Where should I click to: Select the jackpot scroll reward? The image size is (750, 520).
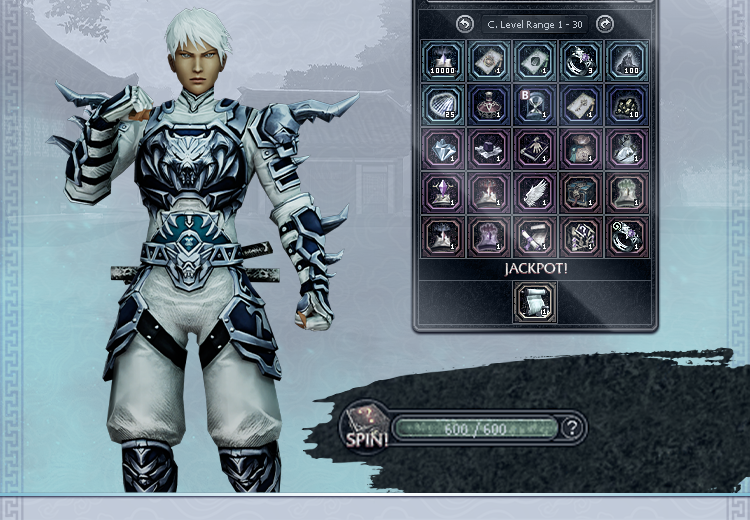click(535, 302)
